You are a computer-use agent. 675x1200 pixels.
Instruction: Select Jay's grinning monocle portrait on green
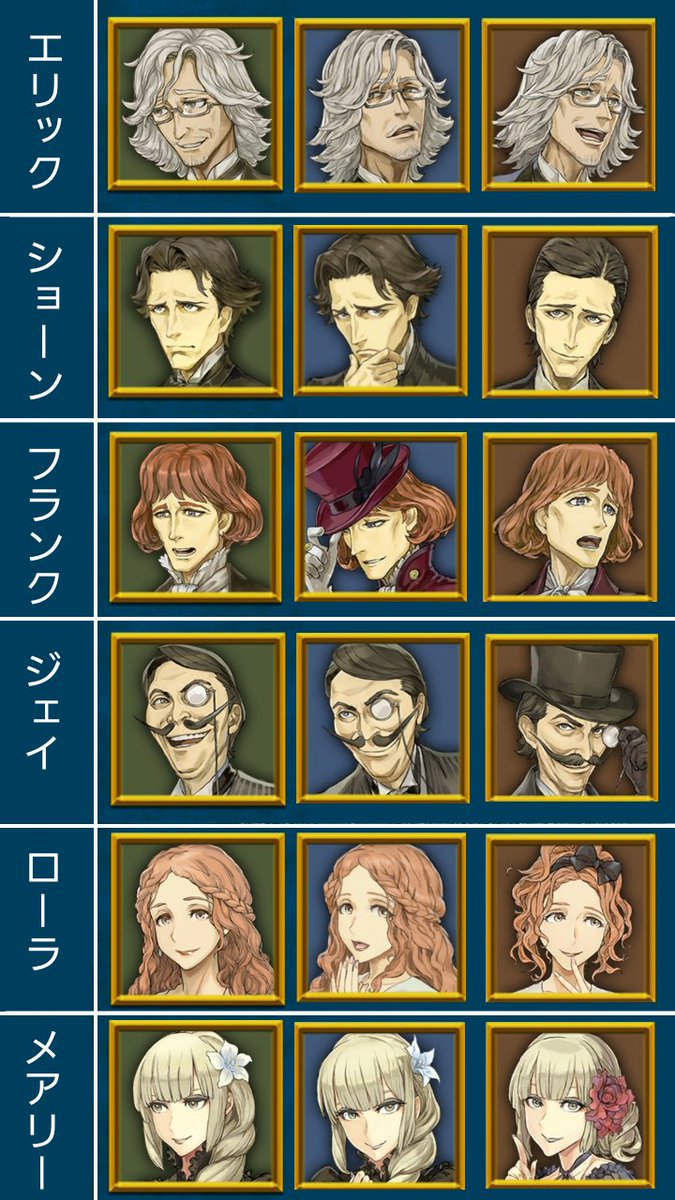pyautogui.click(x=197, y=718)
